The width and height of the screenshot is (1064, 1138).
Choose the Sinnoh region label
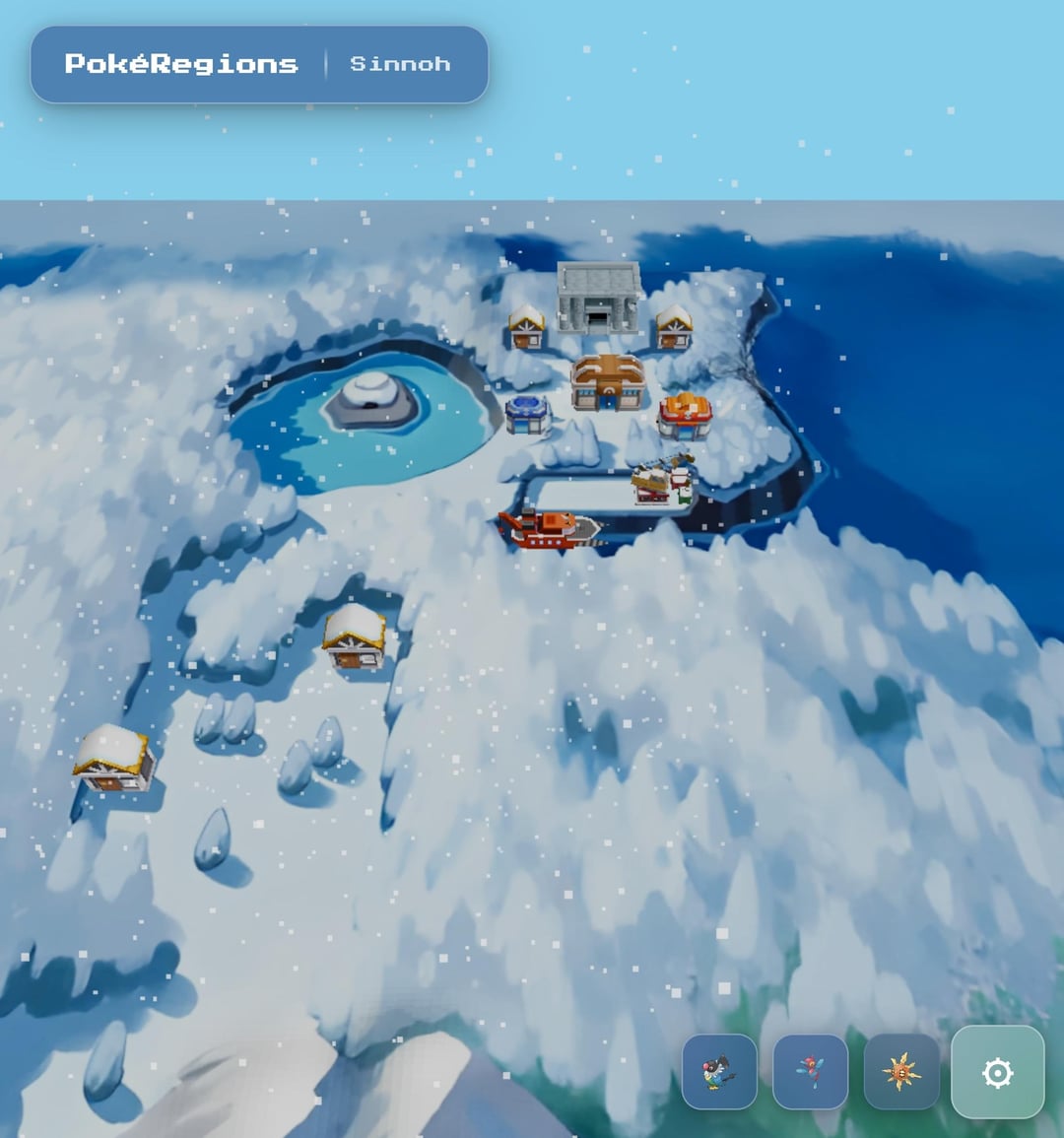(x=400, y=64)
